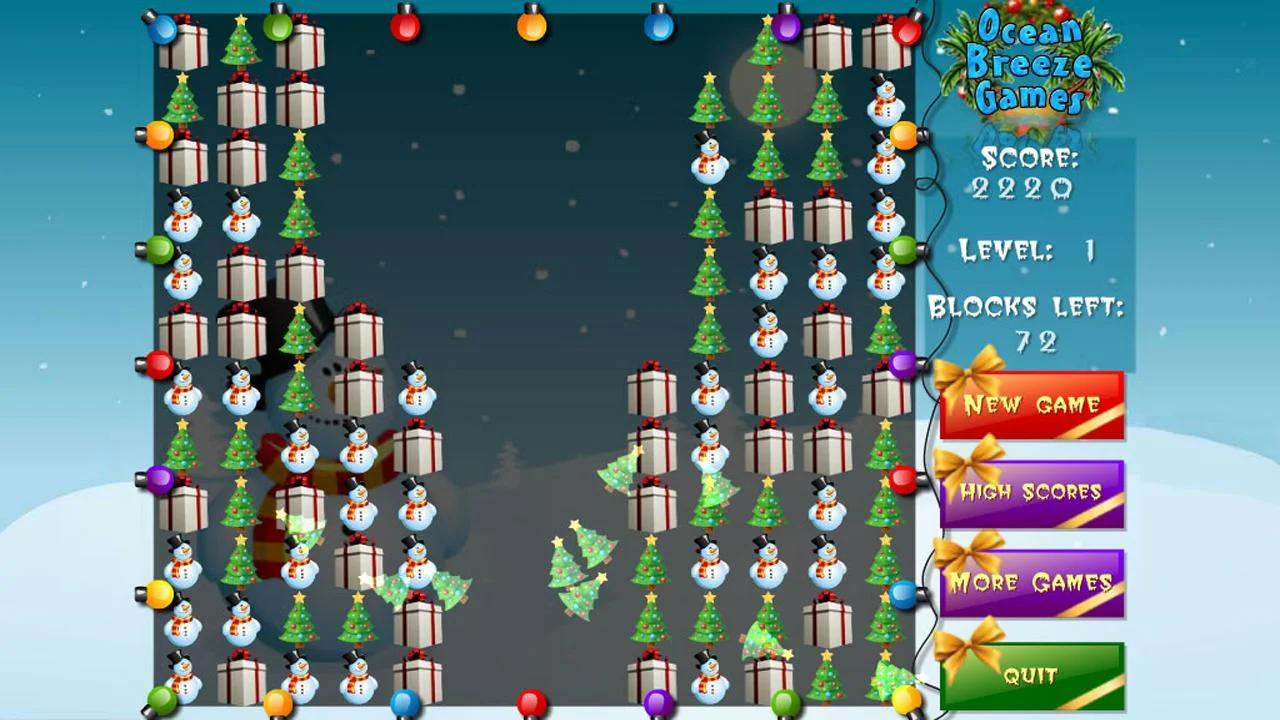Image resolution: width=1280 pixels, height=720 pixels.
Task: Click the red Christmas light bulb on top border
Action: click(x=405, y=28)
